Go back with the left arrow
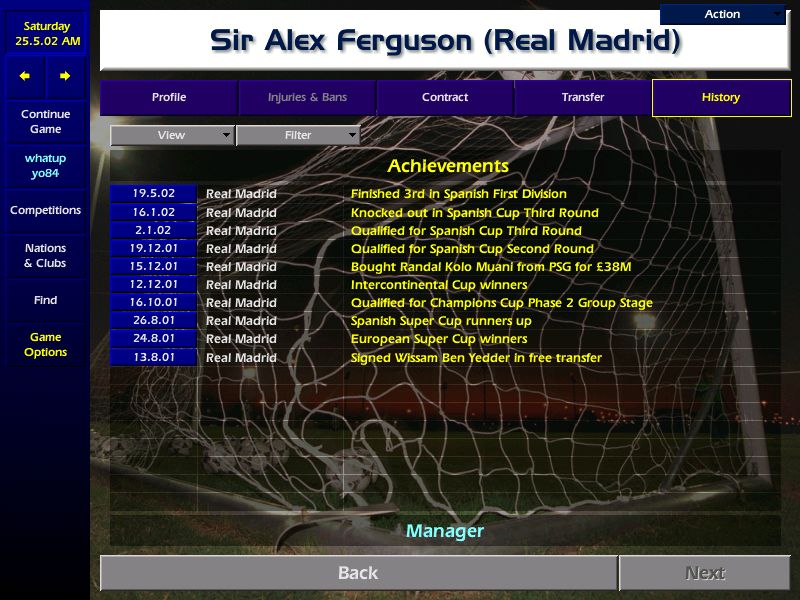Viewport: 800px width, 600px height. [x=25, y=77]
